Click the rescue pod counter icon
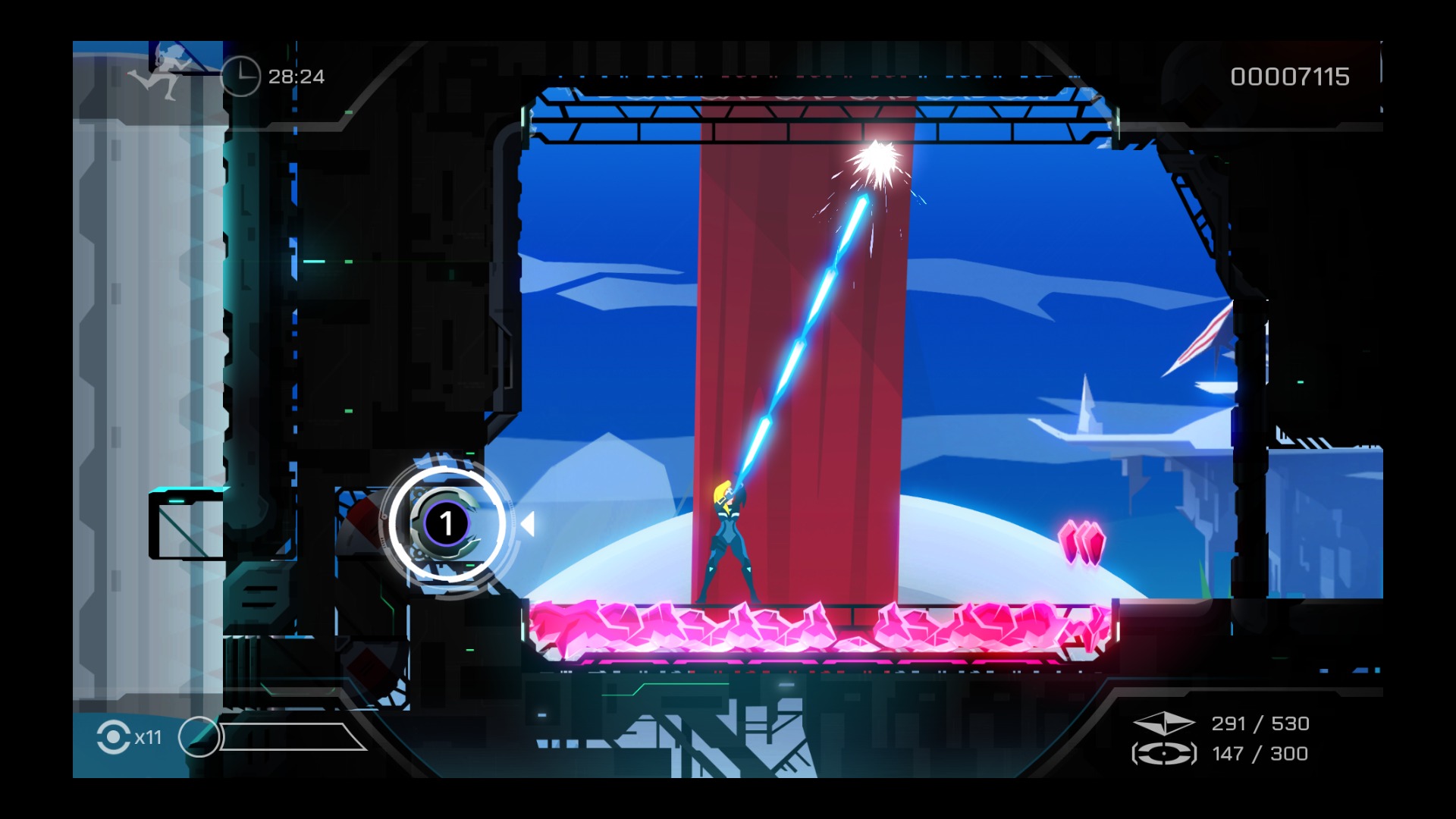The image size is (1456, 819). click(1163, 754)
